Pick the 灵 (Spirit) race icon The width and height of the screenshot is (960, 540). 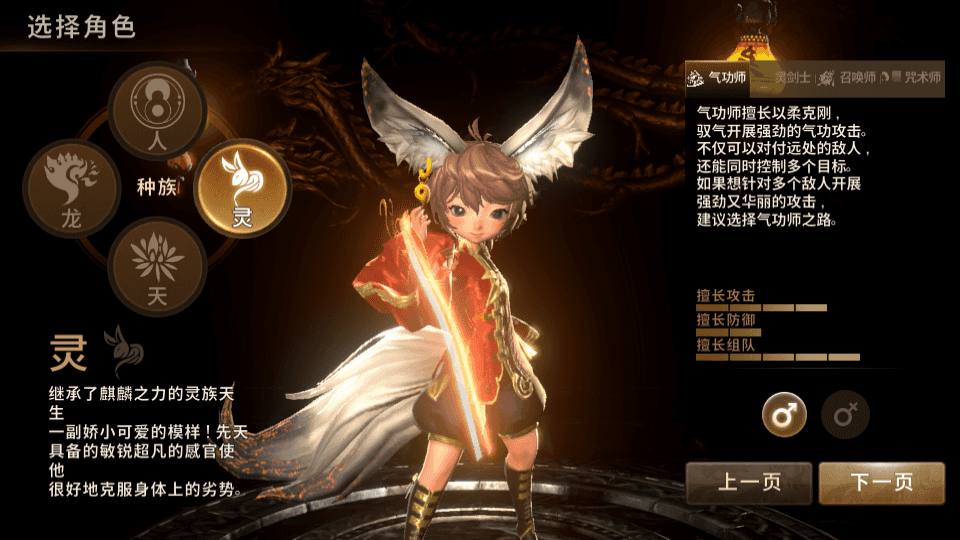click(x=242, y=187)
